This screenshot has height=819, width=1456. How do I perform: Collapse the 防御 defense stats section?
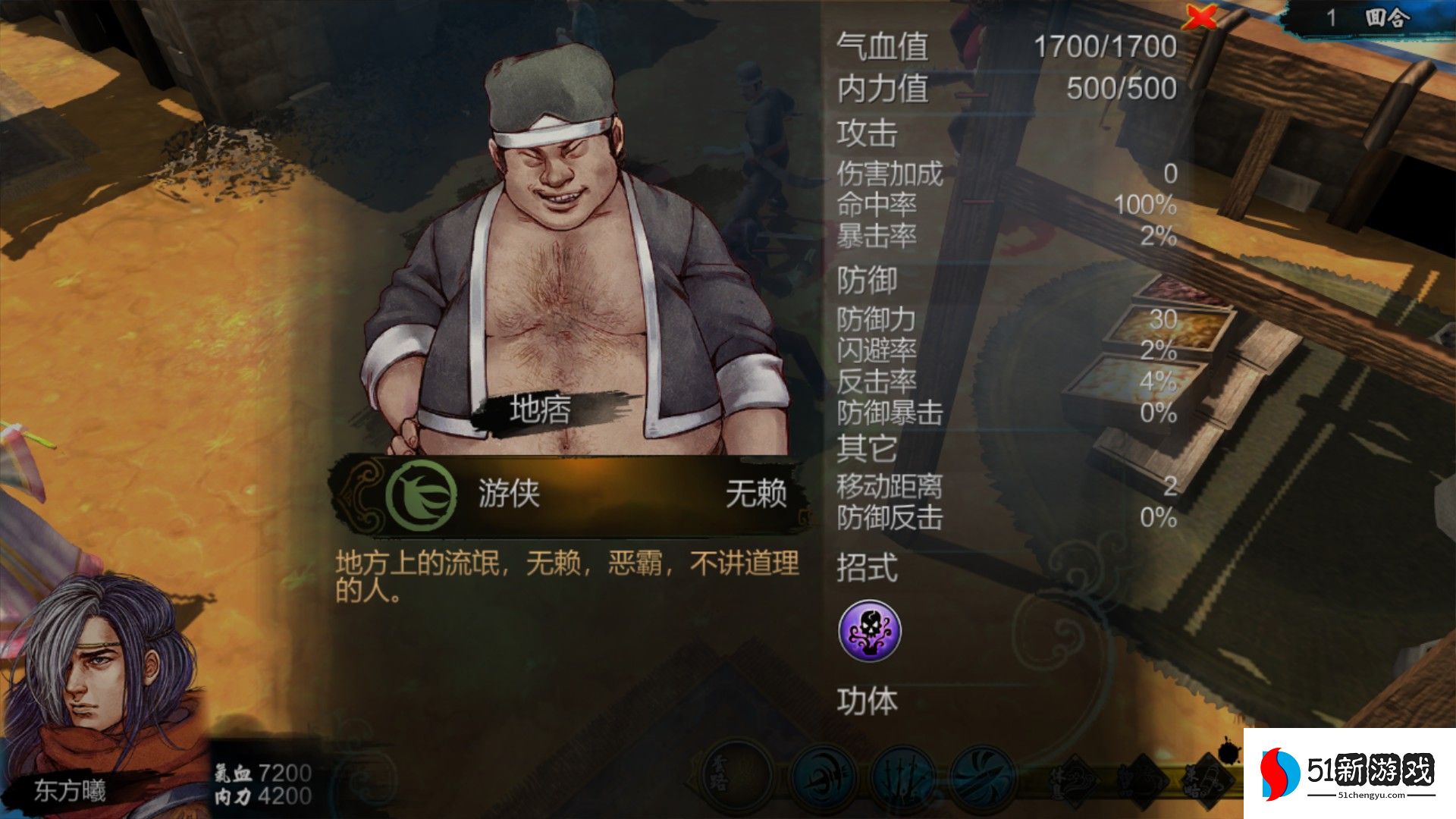tap(867, 281)
